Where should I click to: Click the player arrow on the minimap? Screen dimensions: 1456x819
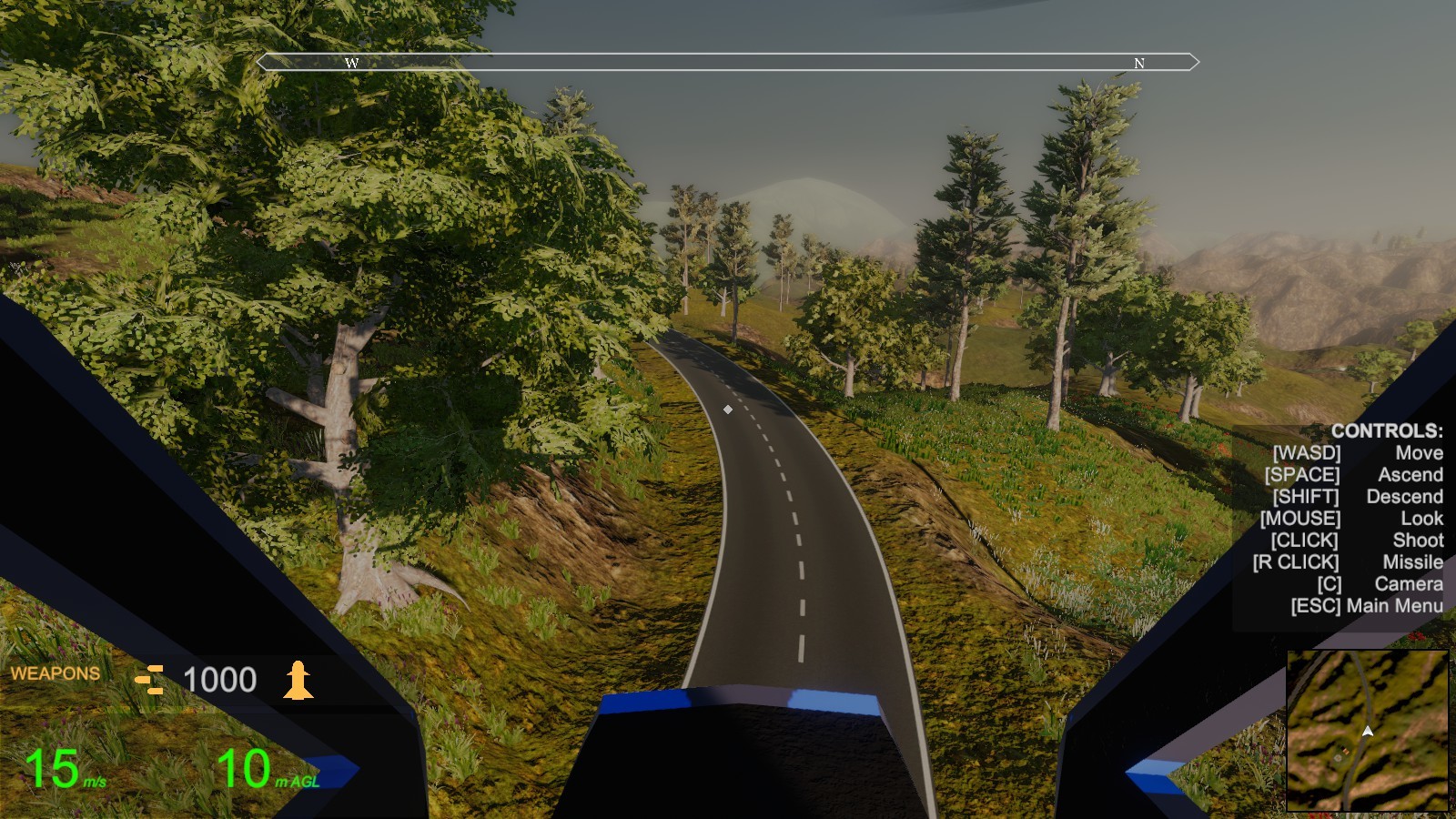click(1369, 731)
